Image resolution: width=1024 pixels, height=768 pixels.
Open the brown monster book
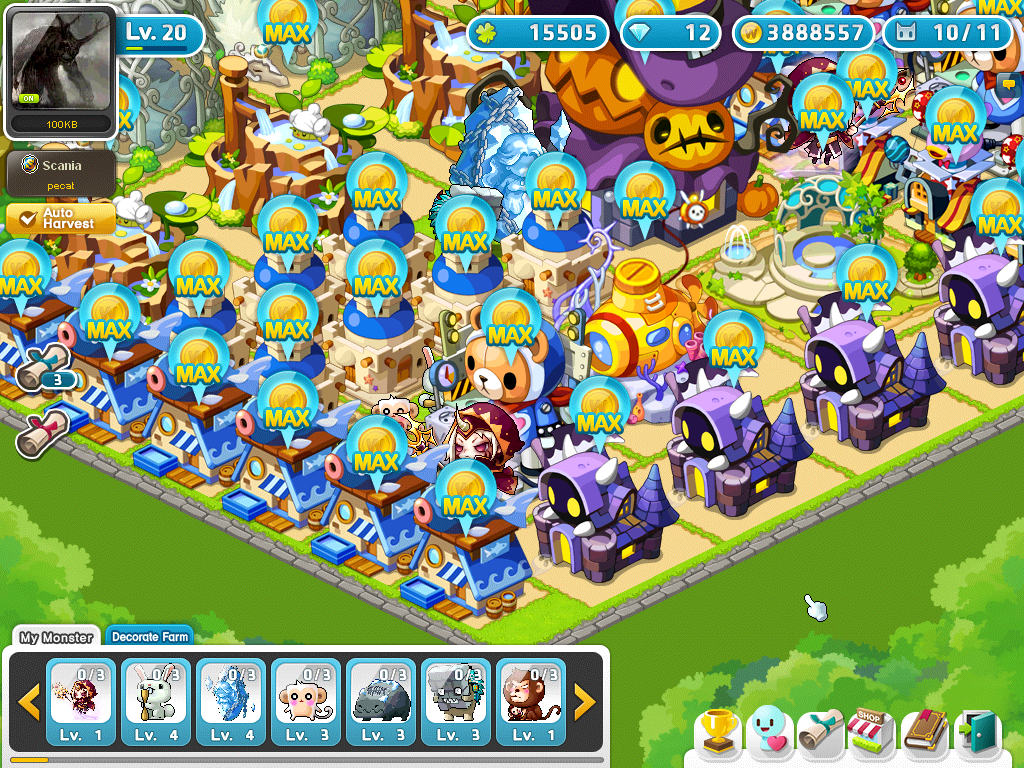coord(925,733)
